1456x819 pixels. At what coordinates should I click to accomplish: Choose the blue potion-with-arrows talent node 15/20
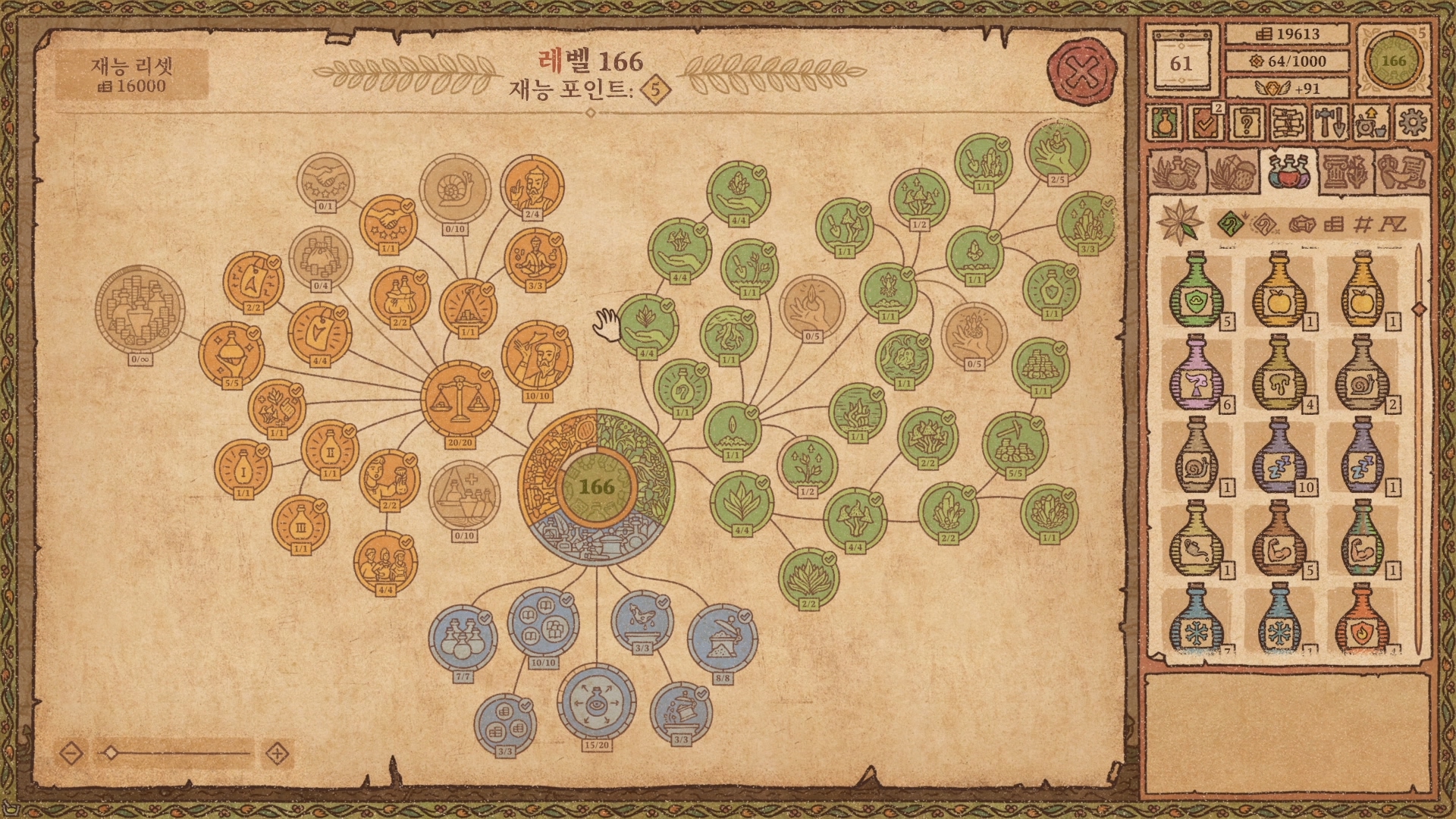coord(596,702)
